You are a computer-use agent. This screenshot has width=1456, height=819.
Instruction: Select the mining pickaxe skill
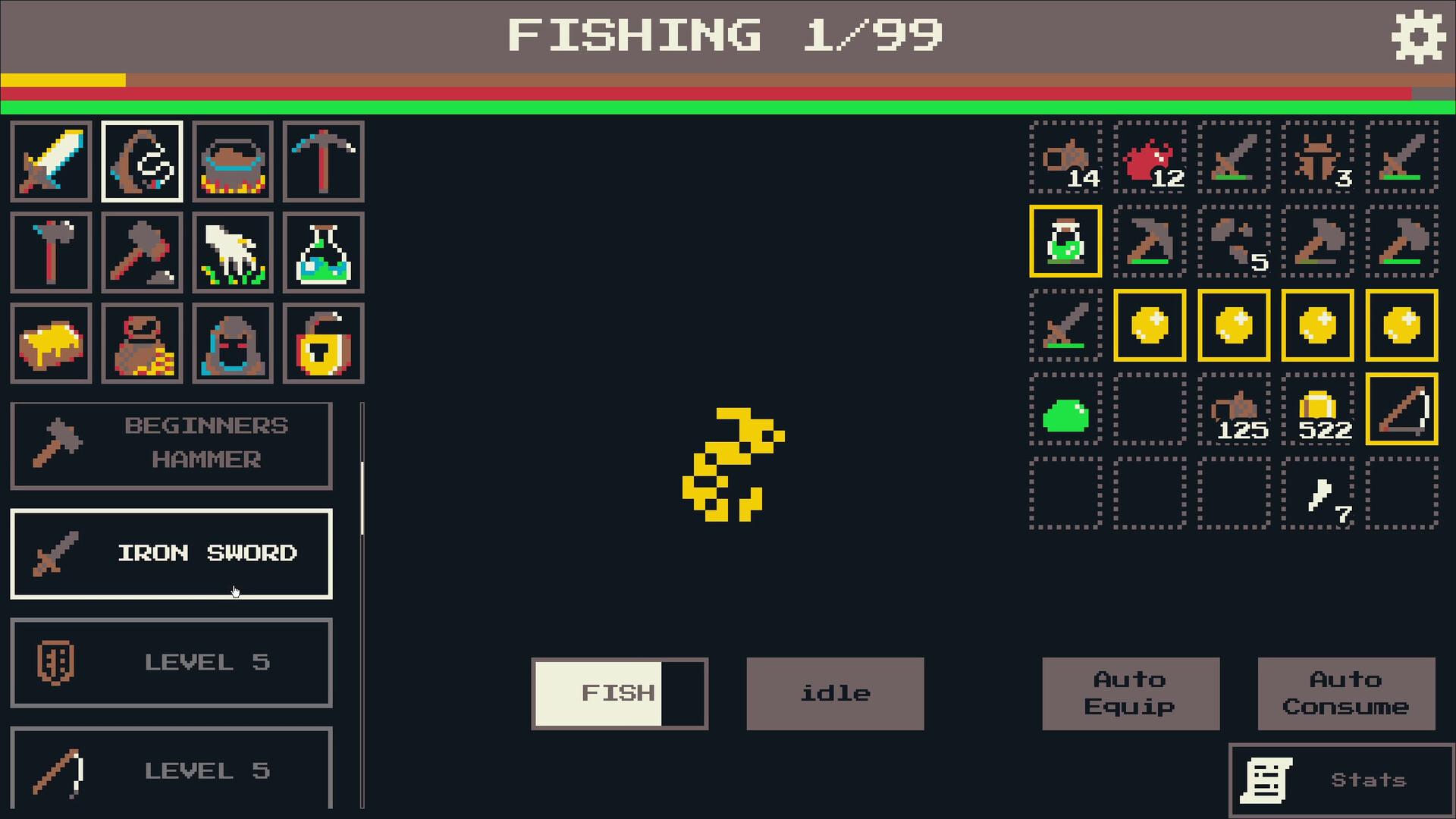[x=323, y=162]
